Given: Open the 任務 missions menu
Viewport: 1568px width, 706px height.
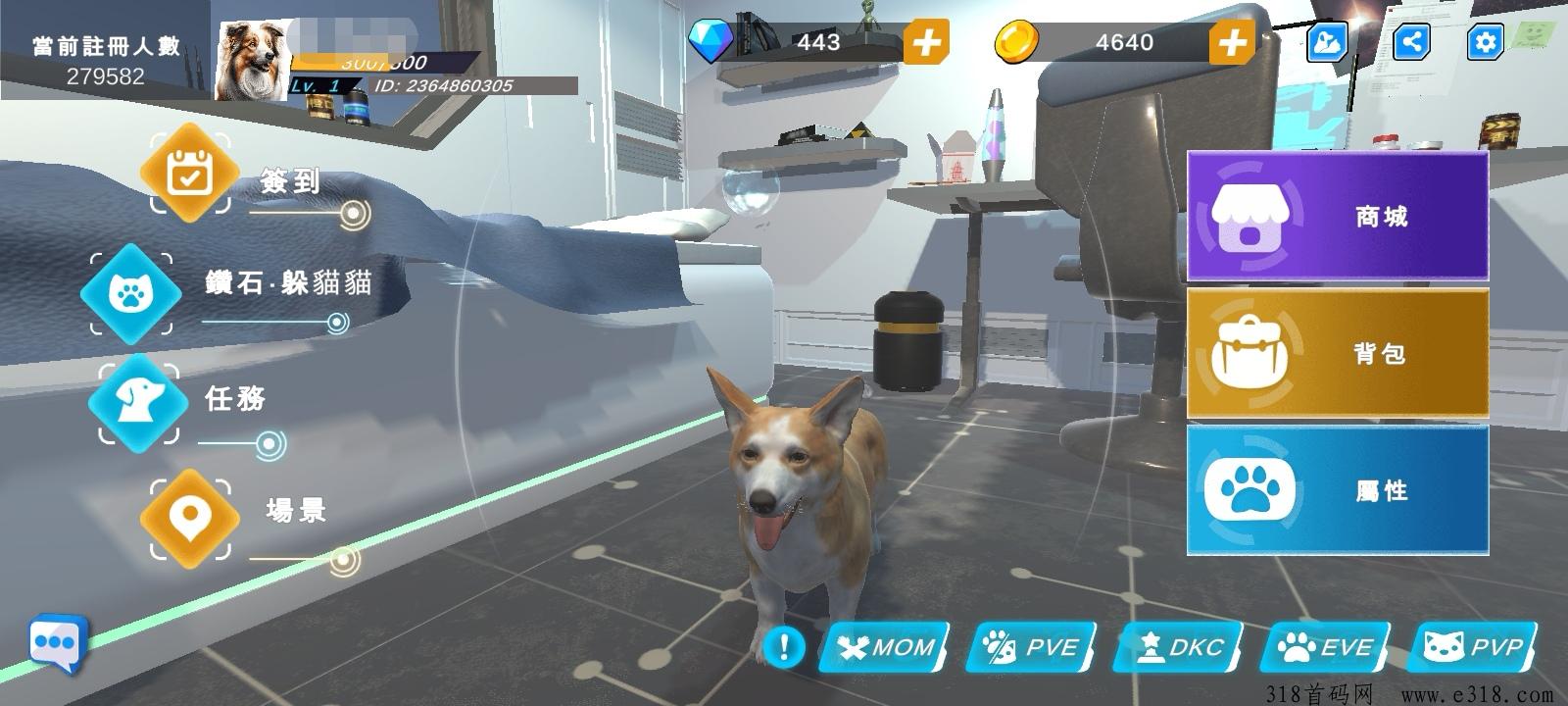Looking at the screenshot, I should click(138, 400).
